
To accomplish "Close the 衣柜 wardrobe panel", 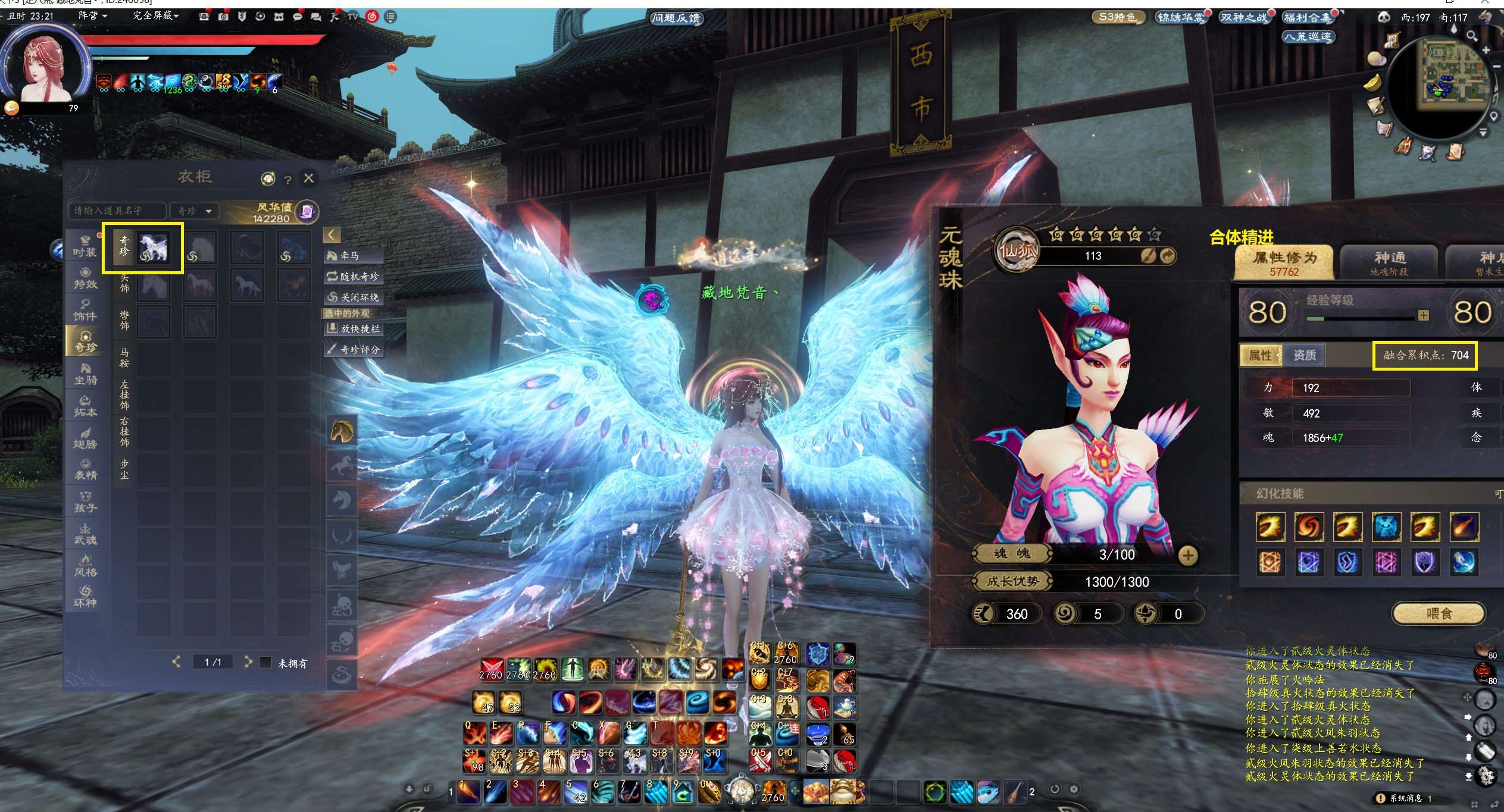I will (308, 178).
